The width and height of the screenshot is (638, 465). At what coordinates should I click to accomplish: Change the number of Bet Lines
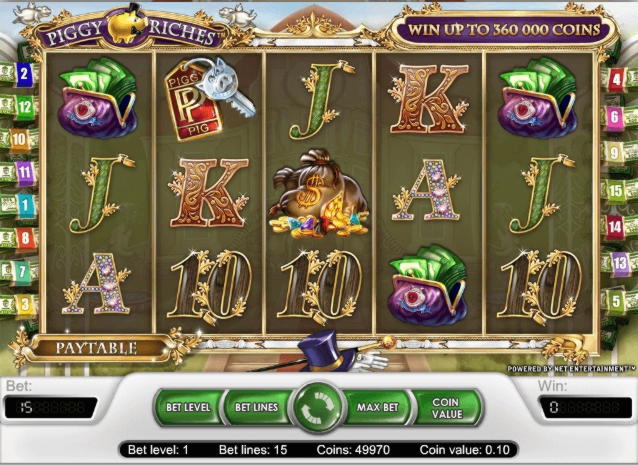click(256, 407)
